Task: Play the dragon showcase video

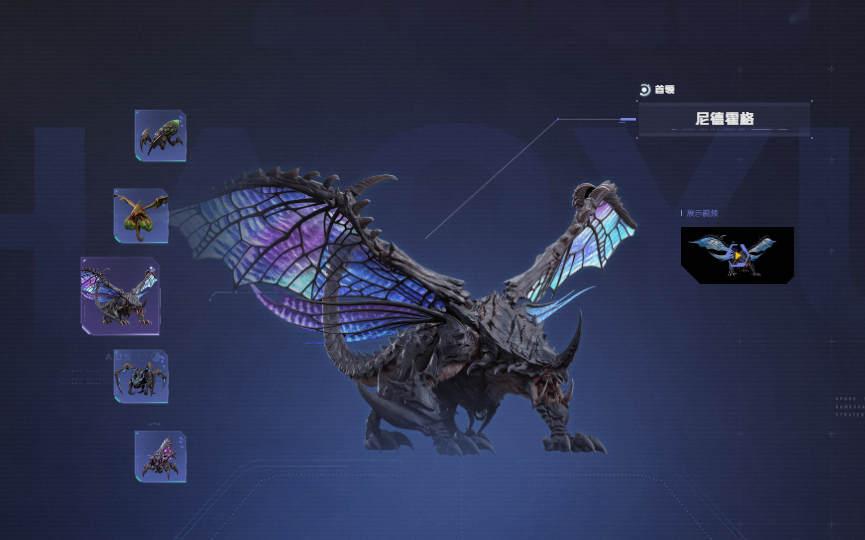Action: [737, 255]
